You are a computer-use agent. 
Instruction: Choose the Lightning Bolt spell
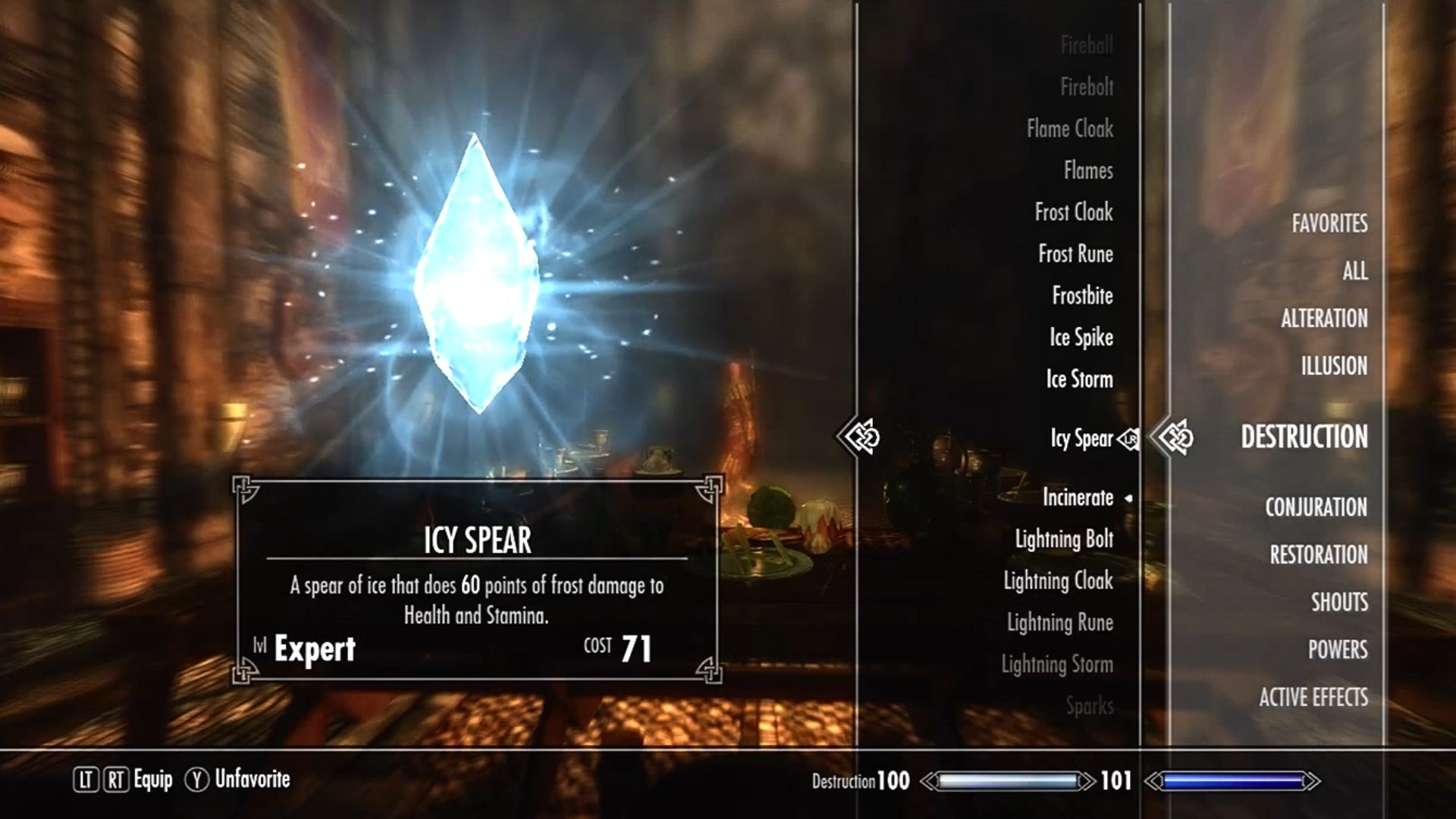[x=1064, y=539]
